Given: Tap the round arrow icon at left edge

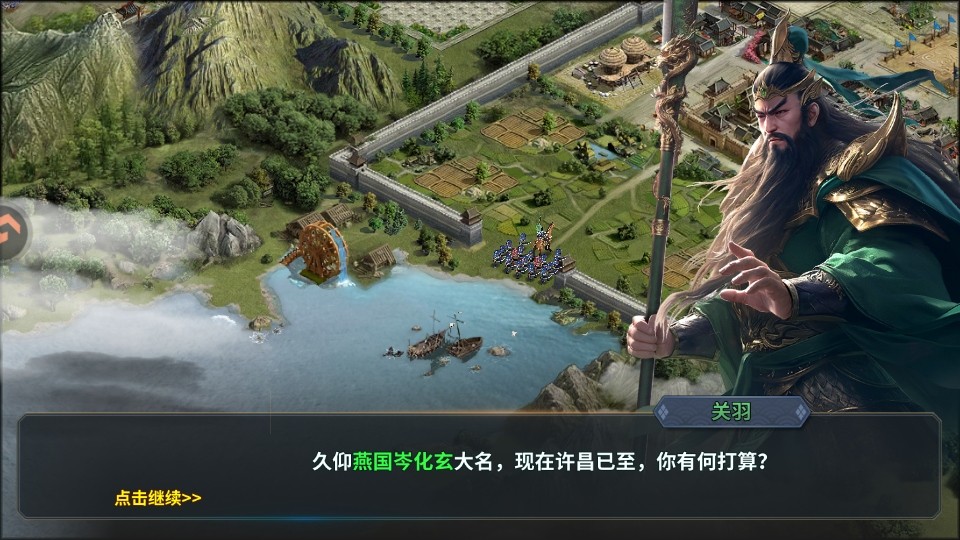Looking at the screenshot, I should [x=12, y=232].
